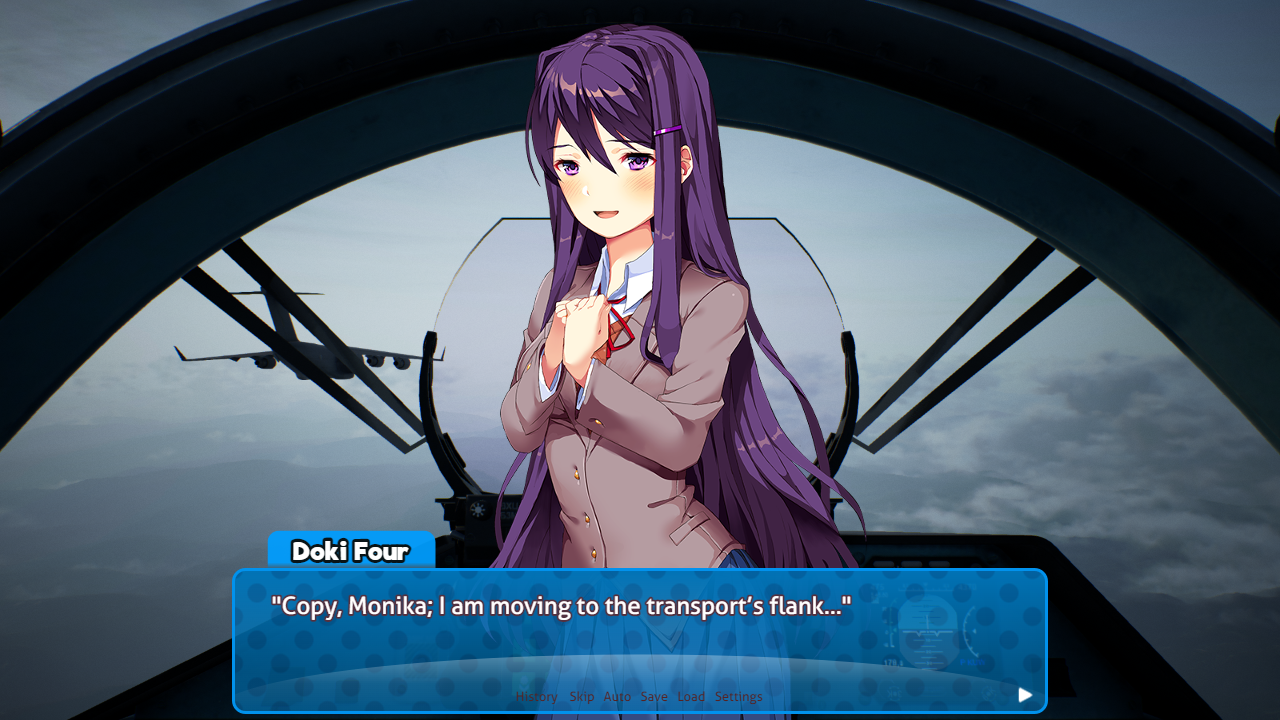Screen dimensions: 1280x720
Task: Open the dialogue History log
Action: (537, 696)
